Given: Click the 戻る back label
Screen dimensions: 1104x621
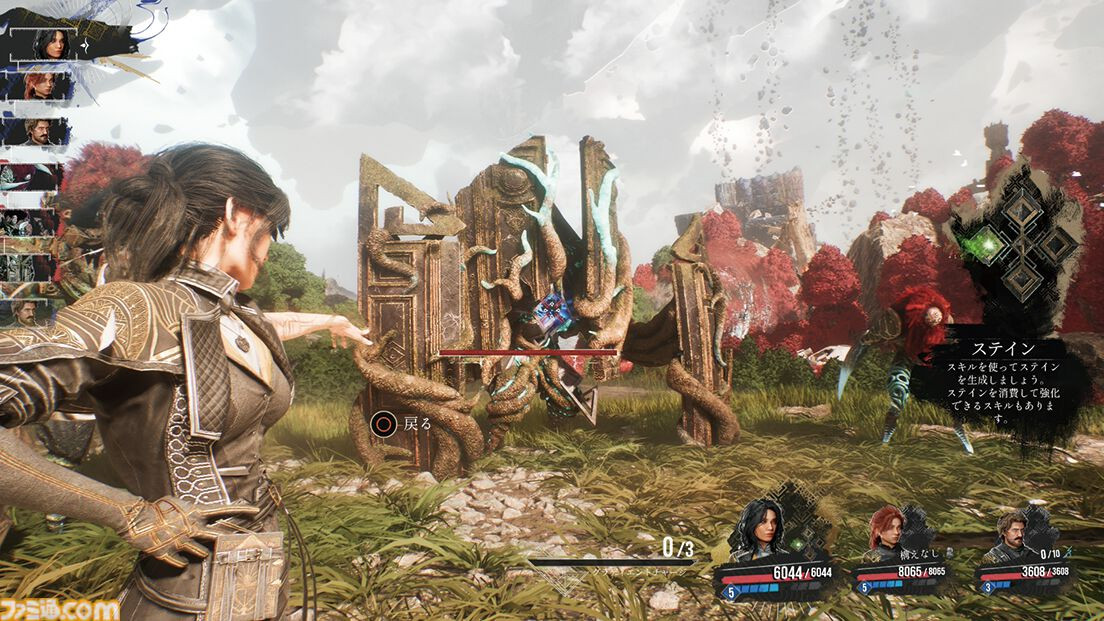Looking at the screenshot, I should coord(417,423).
